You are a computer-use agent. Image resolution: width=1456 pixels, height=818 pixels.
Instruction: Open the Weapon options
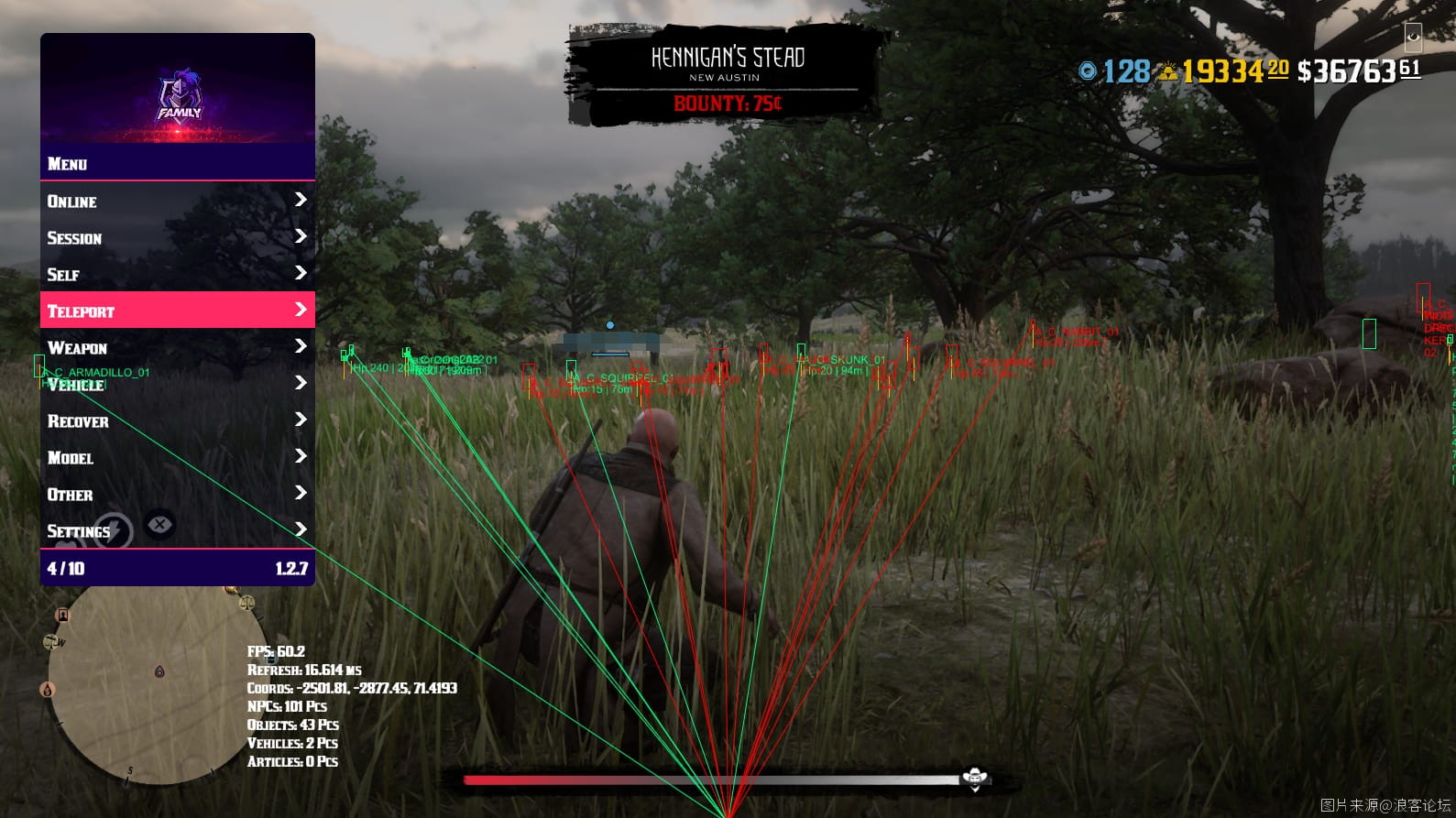[177, 347]
